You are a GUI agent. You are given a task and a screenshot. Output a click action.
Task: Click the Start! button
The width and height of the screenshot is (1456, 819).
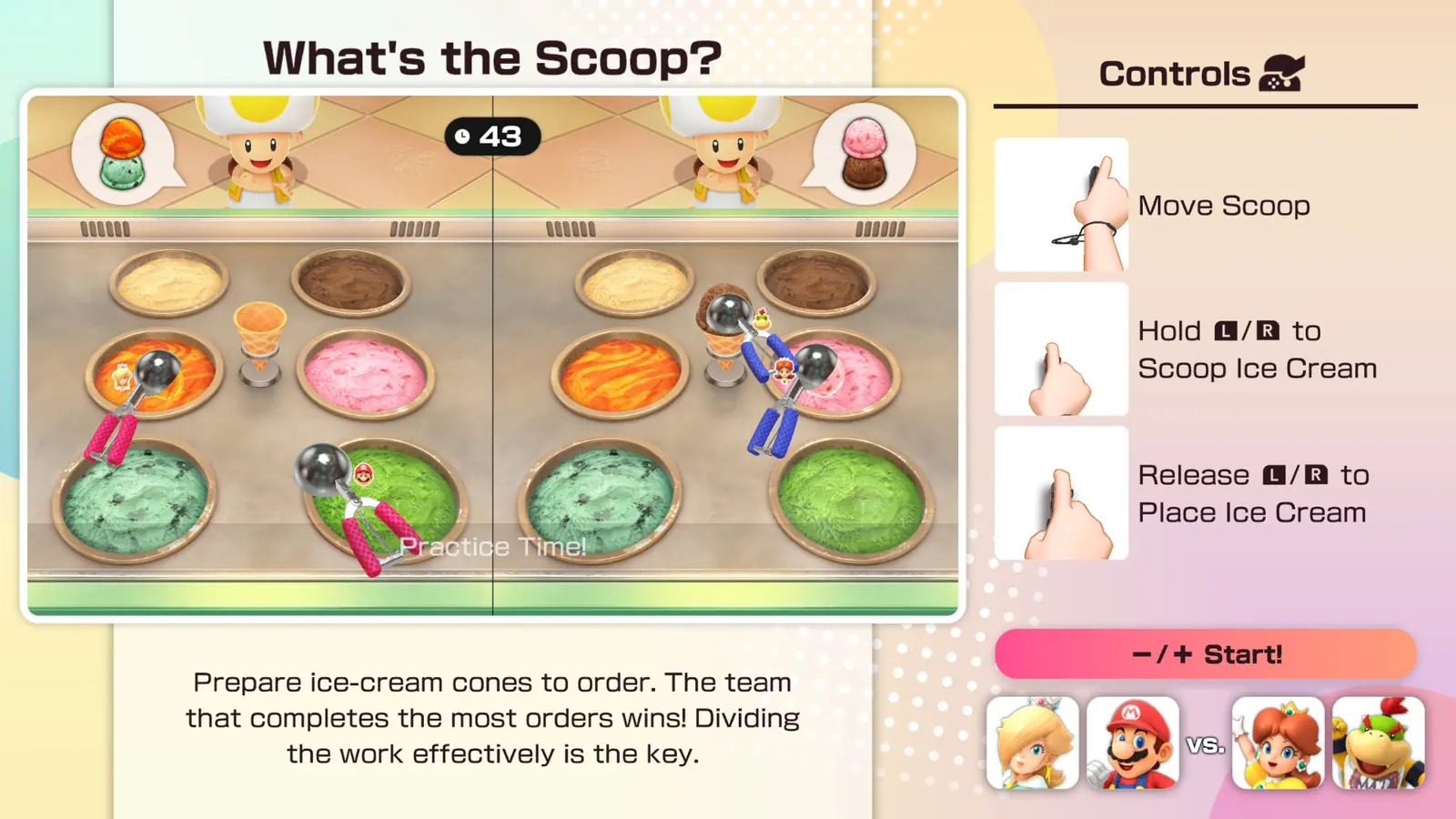coord(1205,654)
